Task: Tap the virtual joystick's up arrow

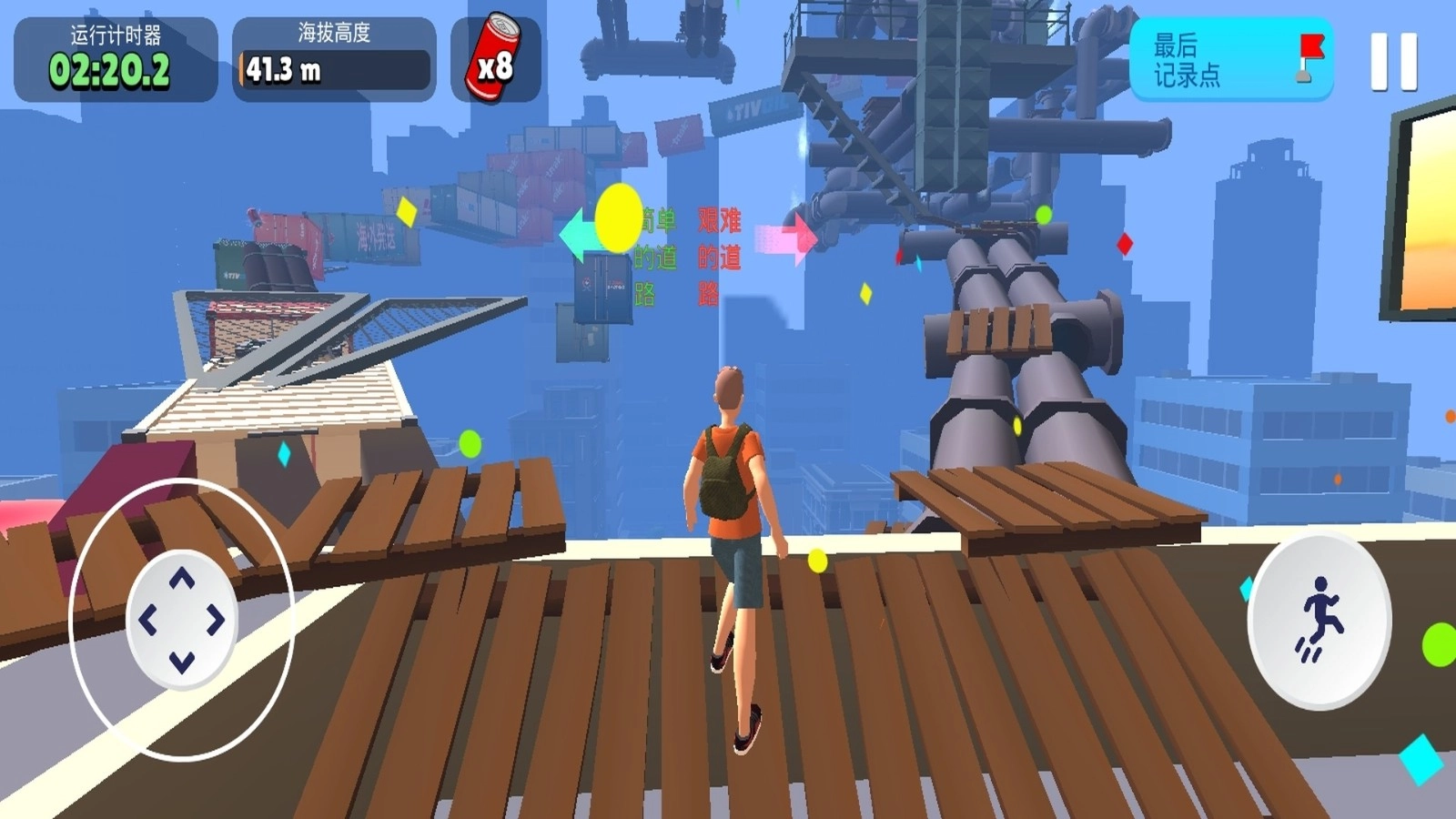Action: tap(182, 579)
